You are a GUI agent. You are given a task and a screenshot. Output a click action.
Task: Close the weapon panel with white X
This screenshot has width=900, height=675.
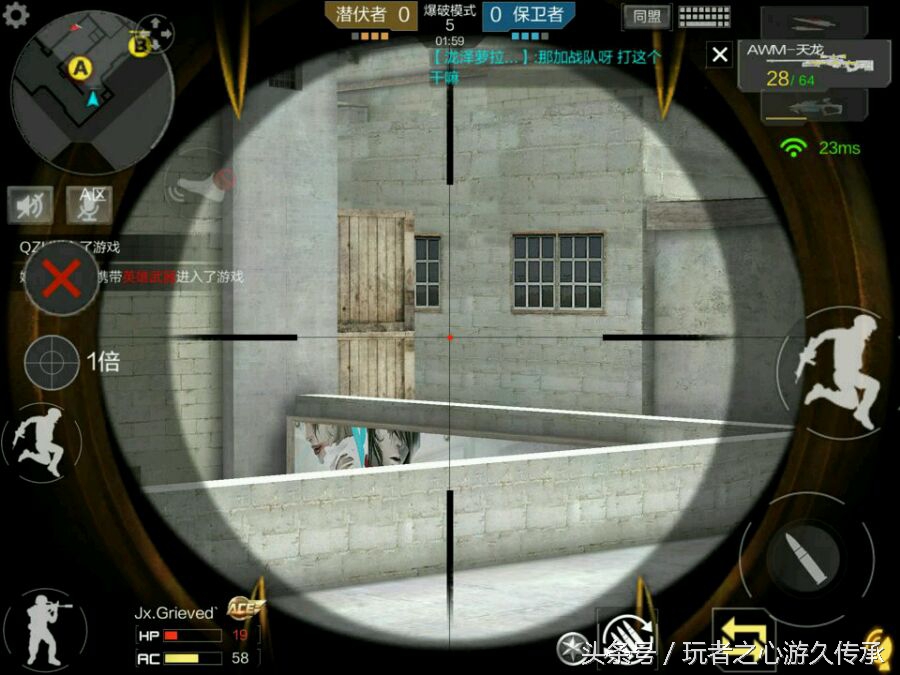coord(720,55)
